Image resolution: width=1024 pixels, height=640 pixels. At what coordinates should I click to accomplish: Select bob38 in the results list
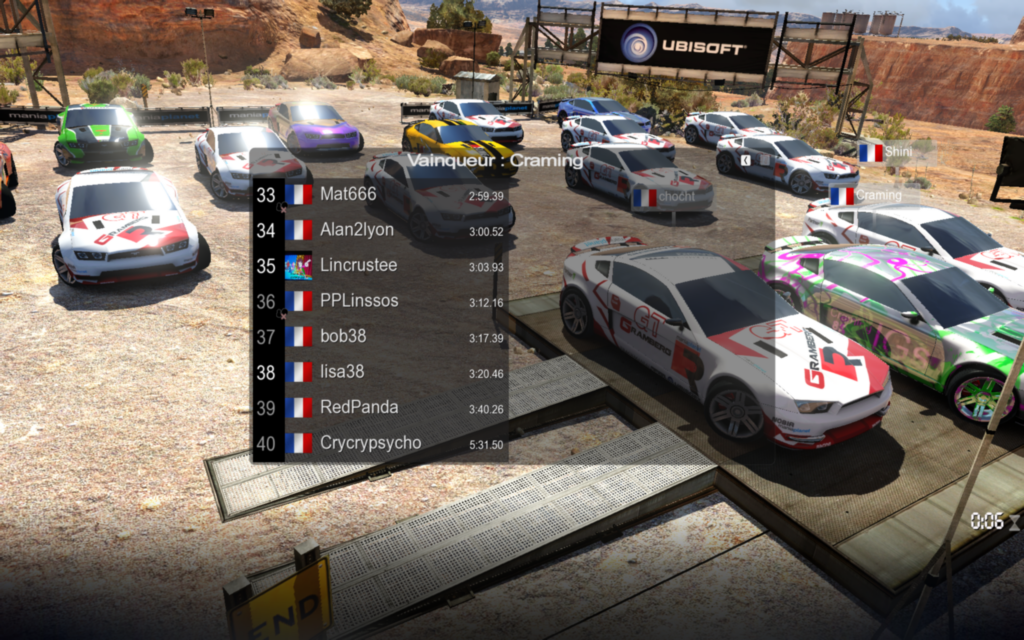380,337
